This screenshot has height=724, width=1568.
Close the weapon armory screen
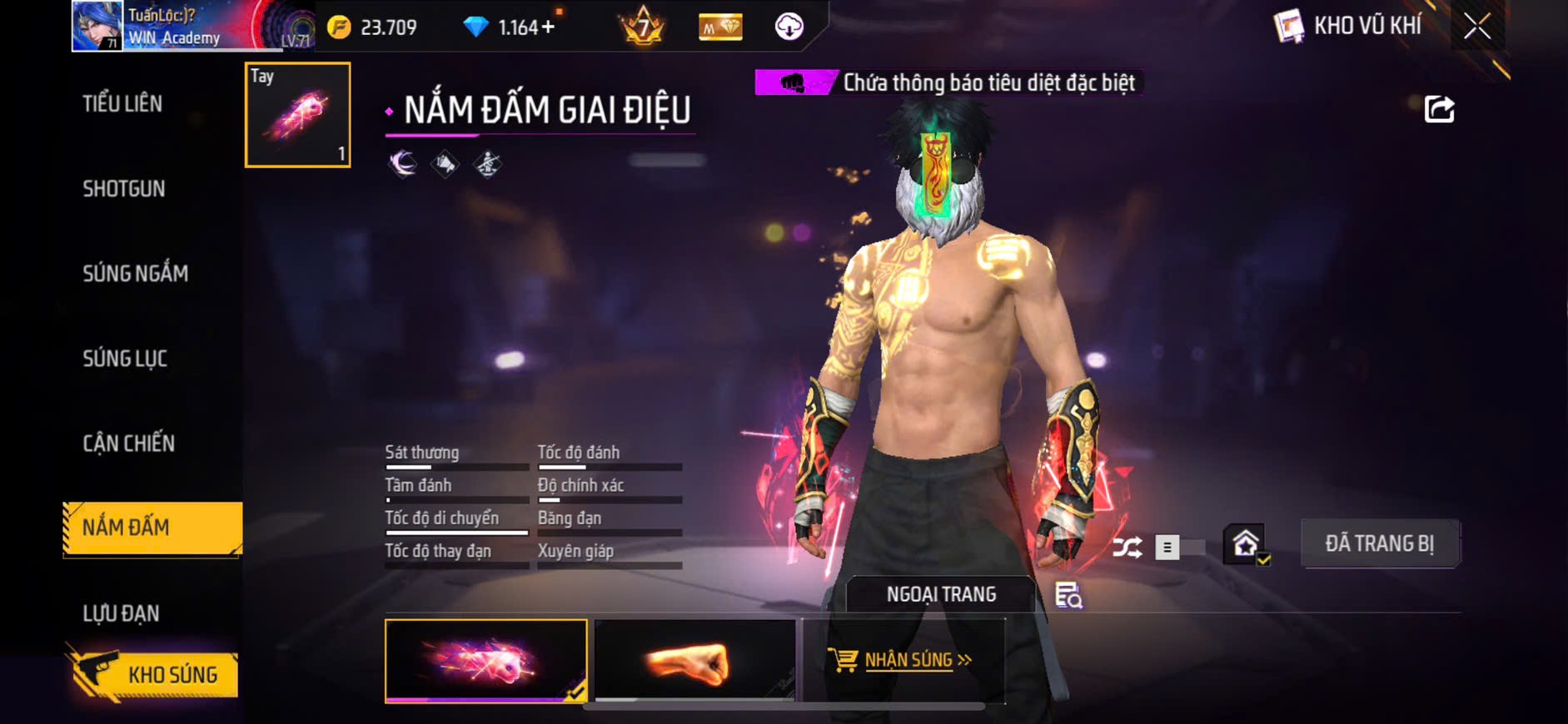point(1477,27)
